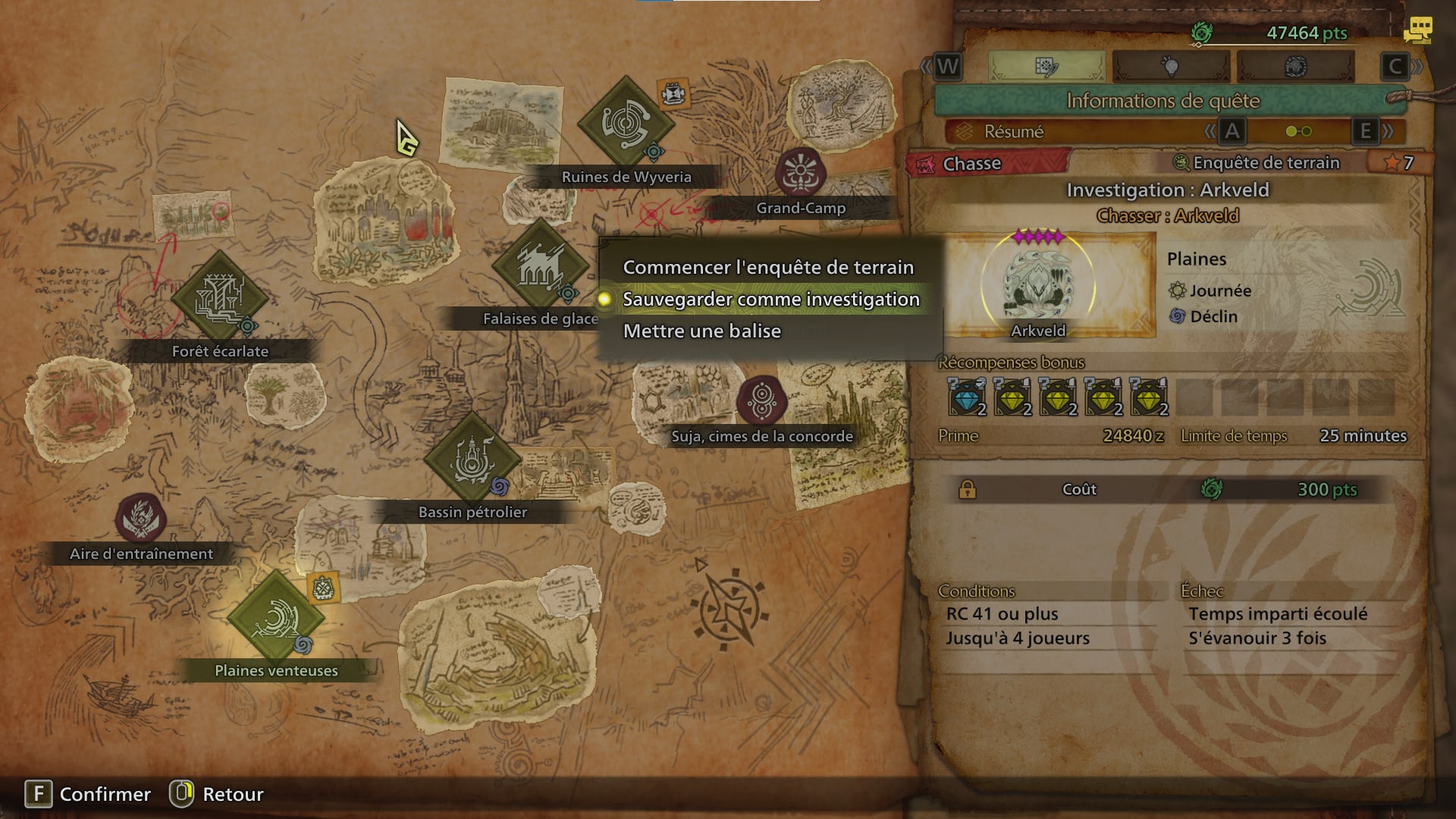The width and height of the screenshot is (1456, 819).
Task: Select the Grand-Camp location marker
Action: click(x=800, y=172)
